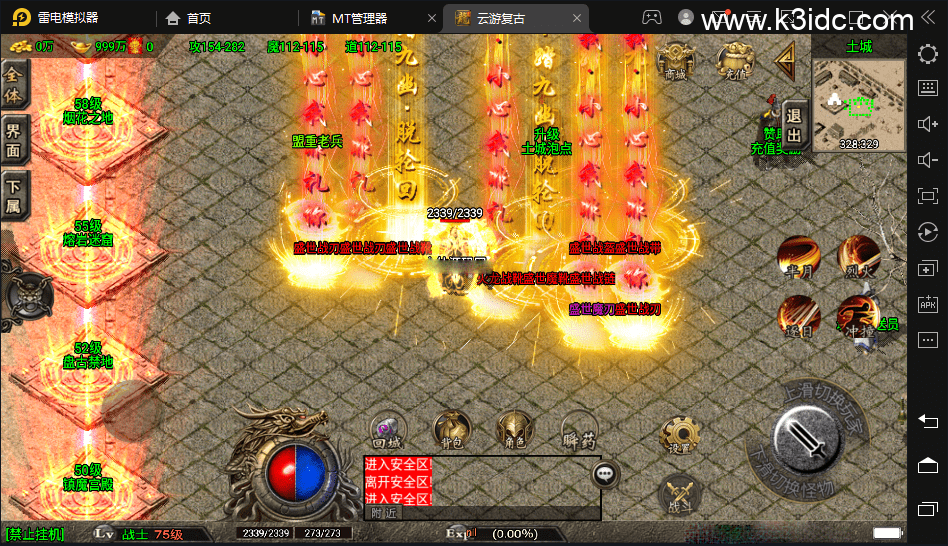
Task: Toggle the 禁止挂机 auto-play label
Action: click(x=34, y=534)
